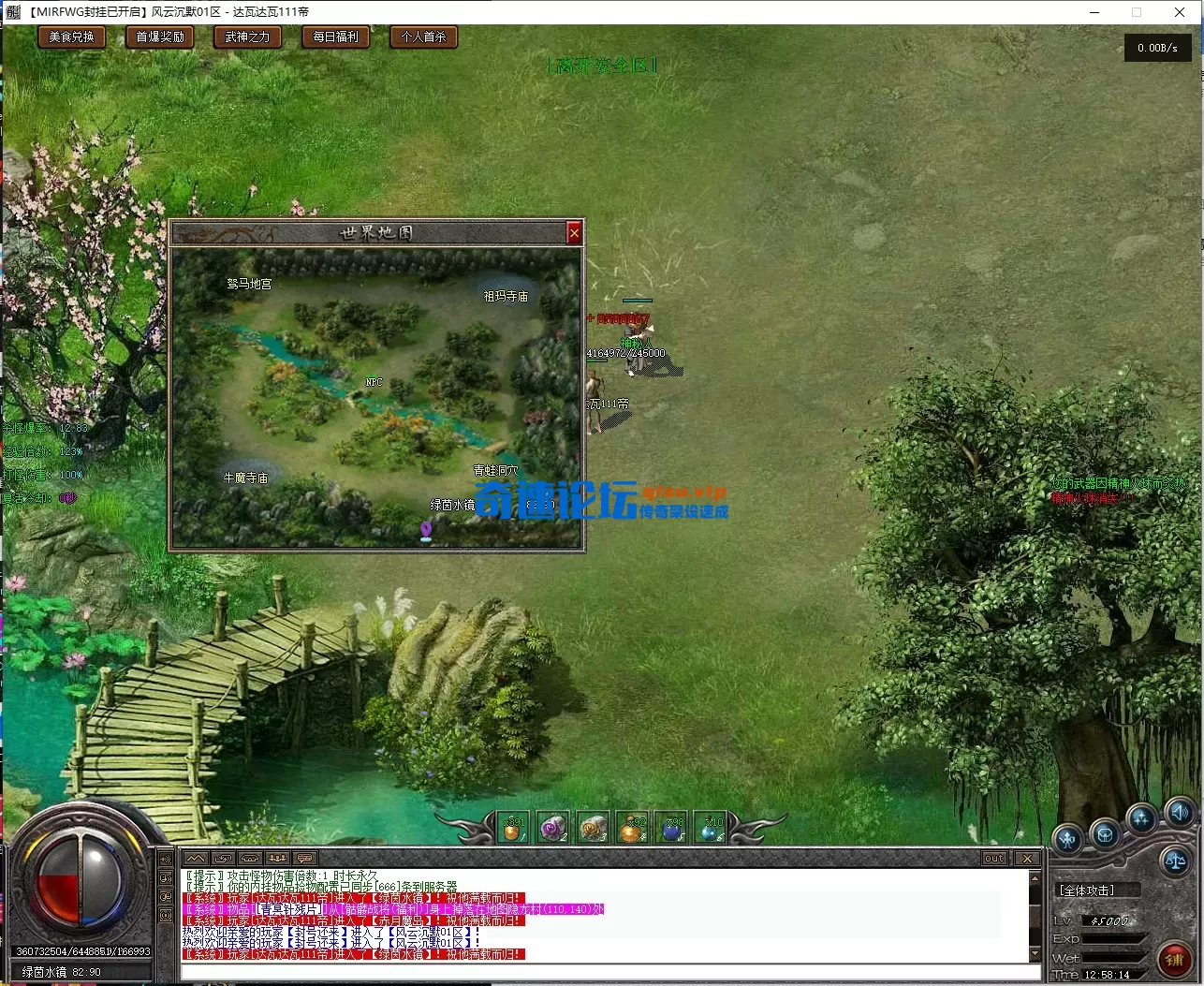Click the out button on the chat panel
The width and height of the screenshot is (1204, 986).
pos(993,858)
